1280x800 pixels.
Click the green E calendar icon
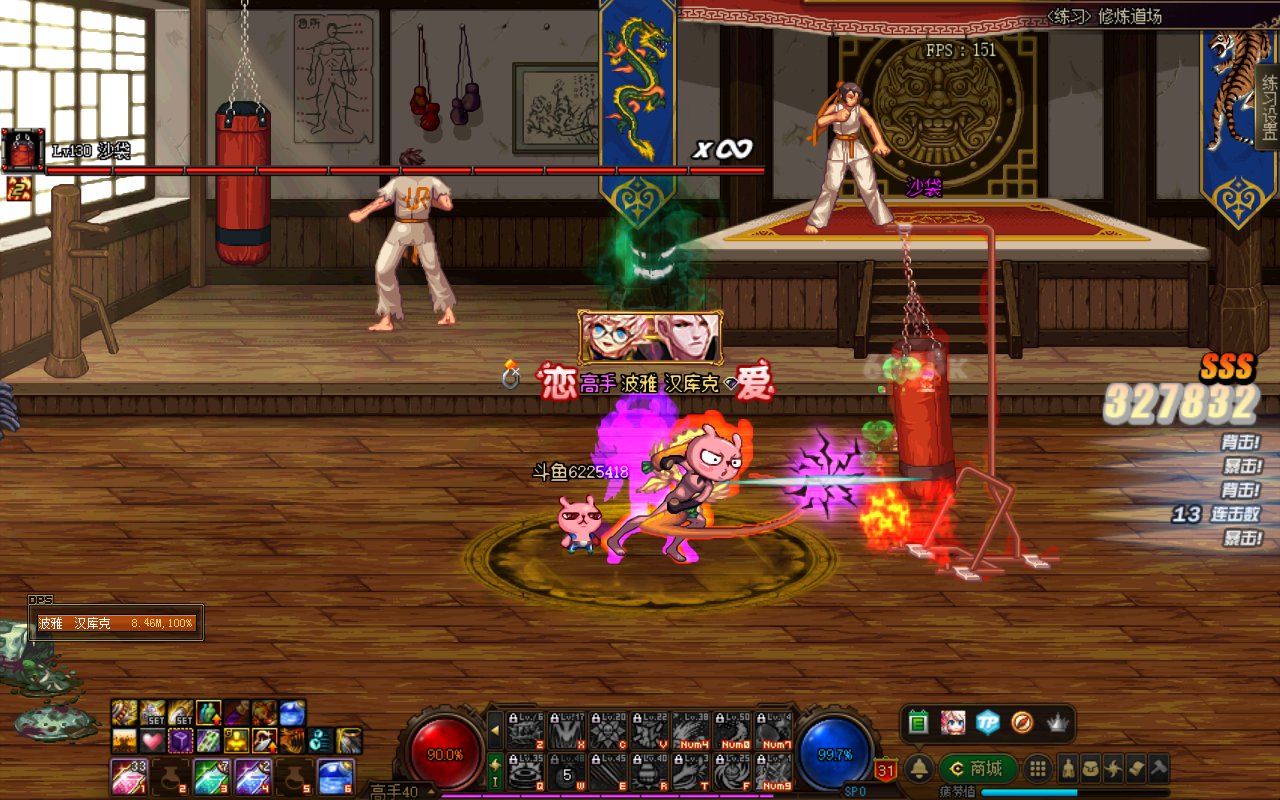(919, 722)
